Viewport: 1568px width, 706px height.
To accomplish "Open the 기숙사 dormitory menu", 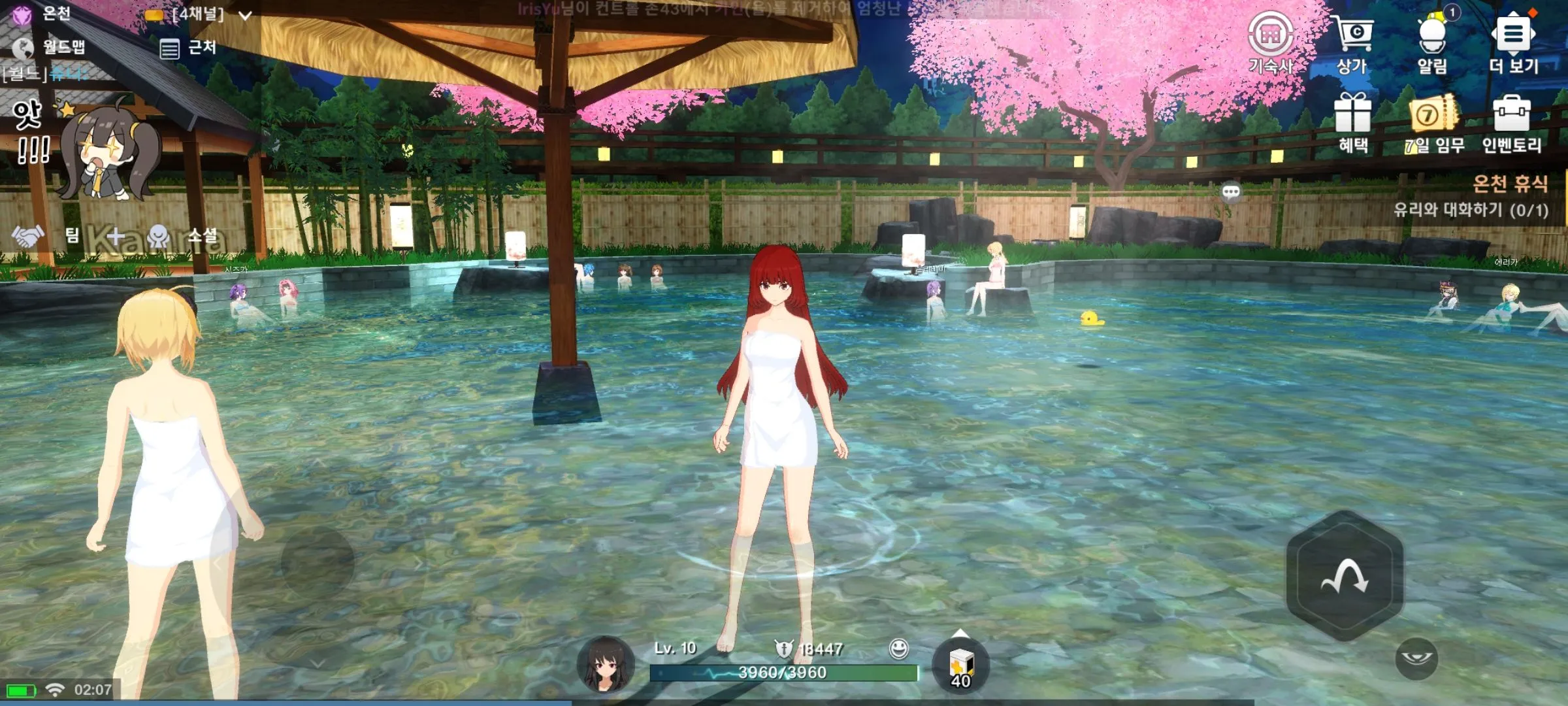I will click(1270, 40).
